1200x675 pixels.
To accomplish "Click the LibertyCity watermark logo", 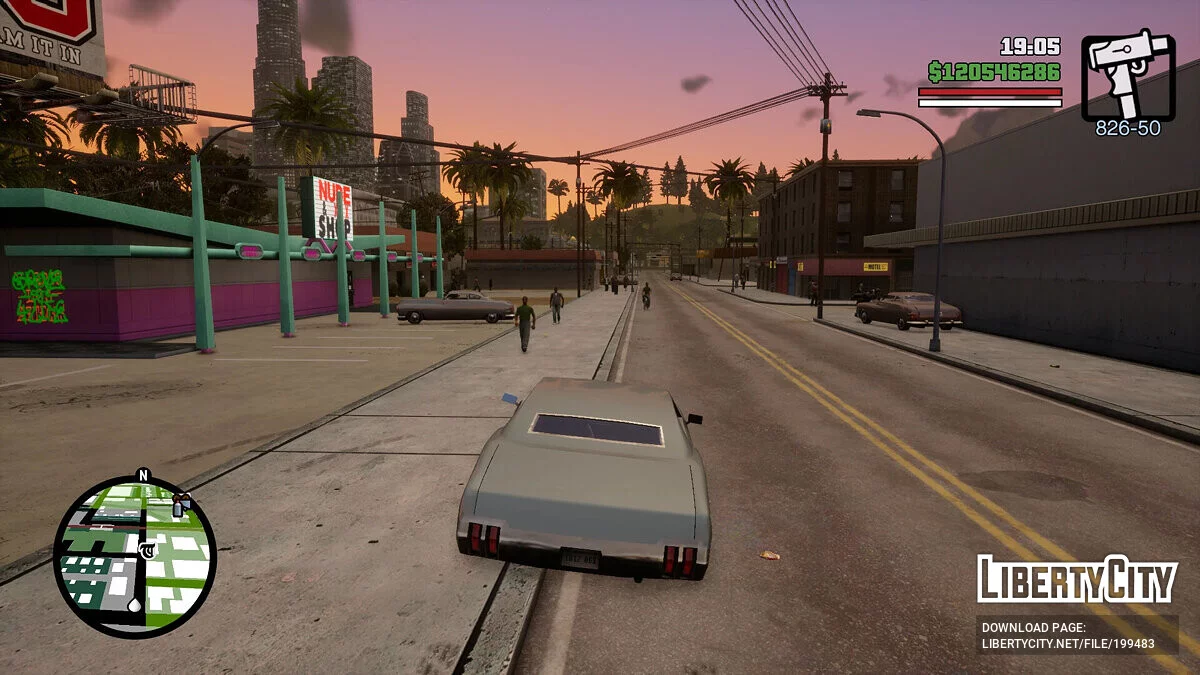I will click(x=1076, y=580).
